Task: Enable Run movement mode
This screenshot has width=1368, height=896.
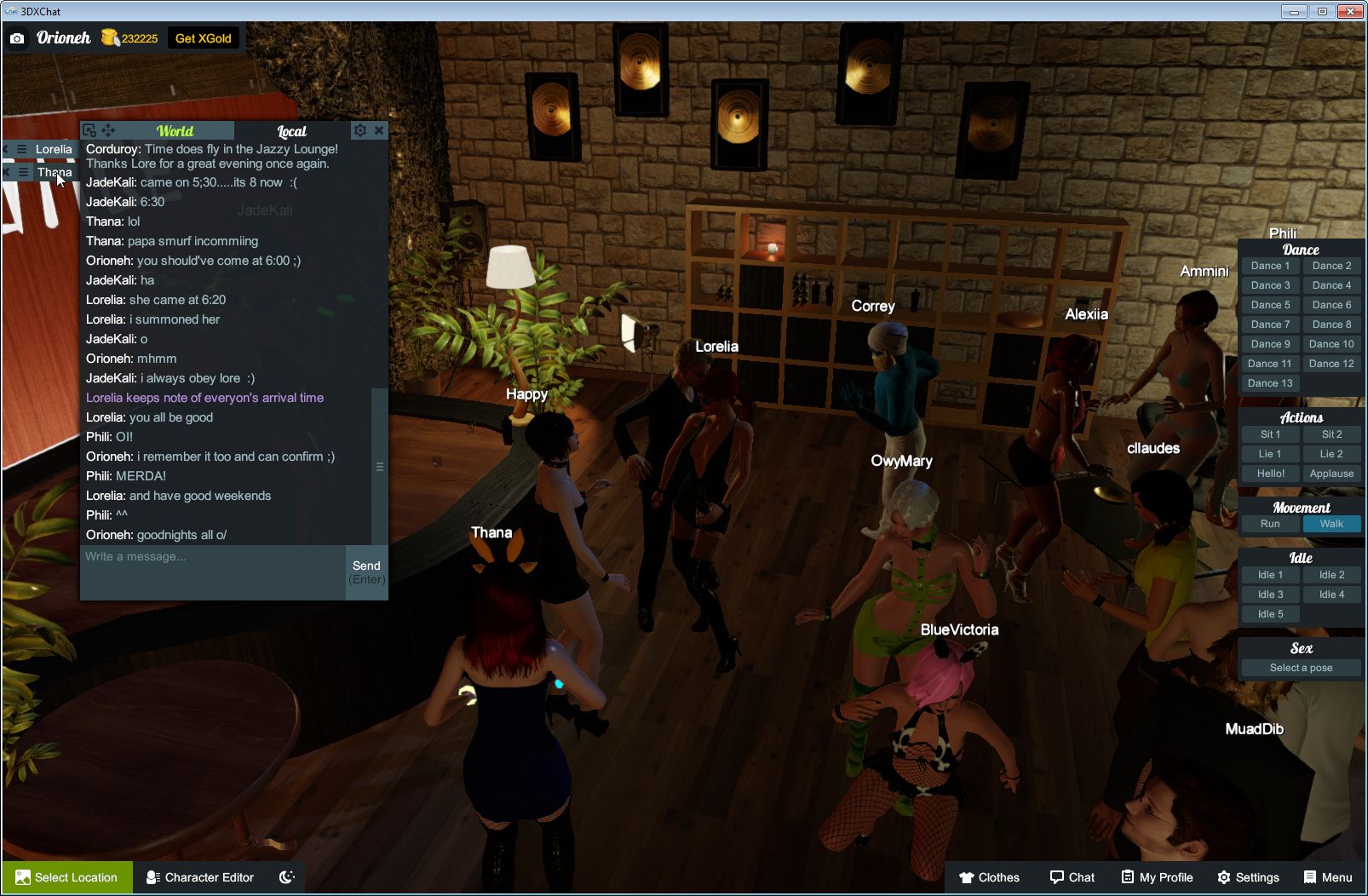Action: tap(1270, 524)
